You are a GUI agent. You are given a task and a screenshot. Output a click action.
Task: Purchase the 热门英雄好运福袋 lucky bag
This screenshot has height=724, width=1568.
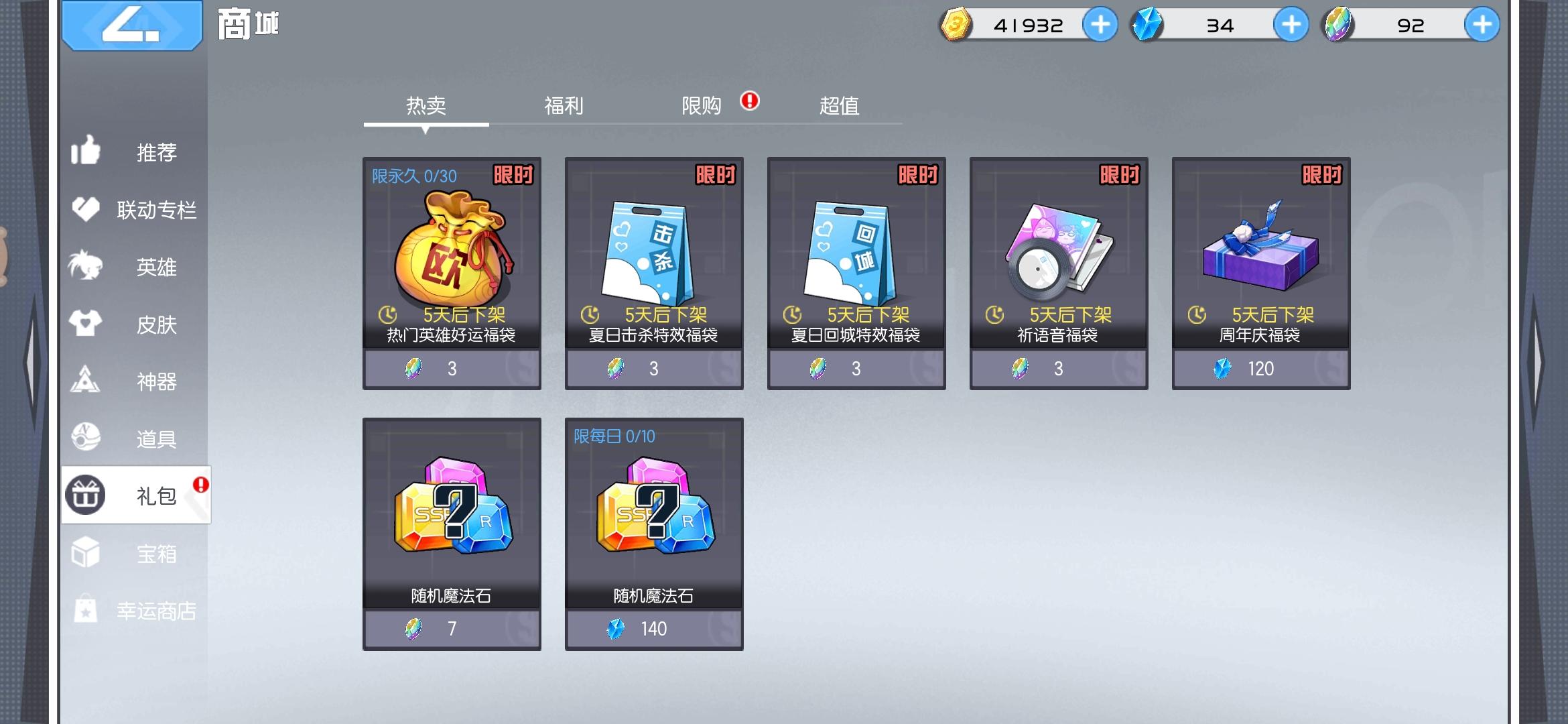[452, 367]
